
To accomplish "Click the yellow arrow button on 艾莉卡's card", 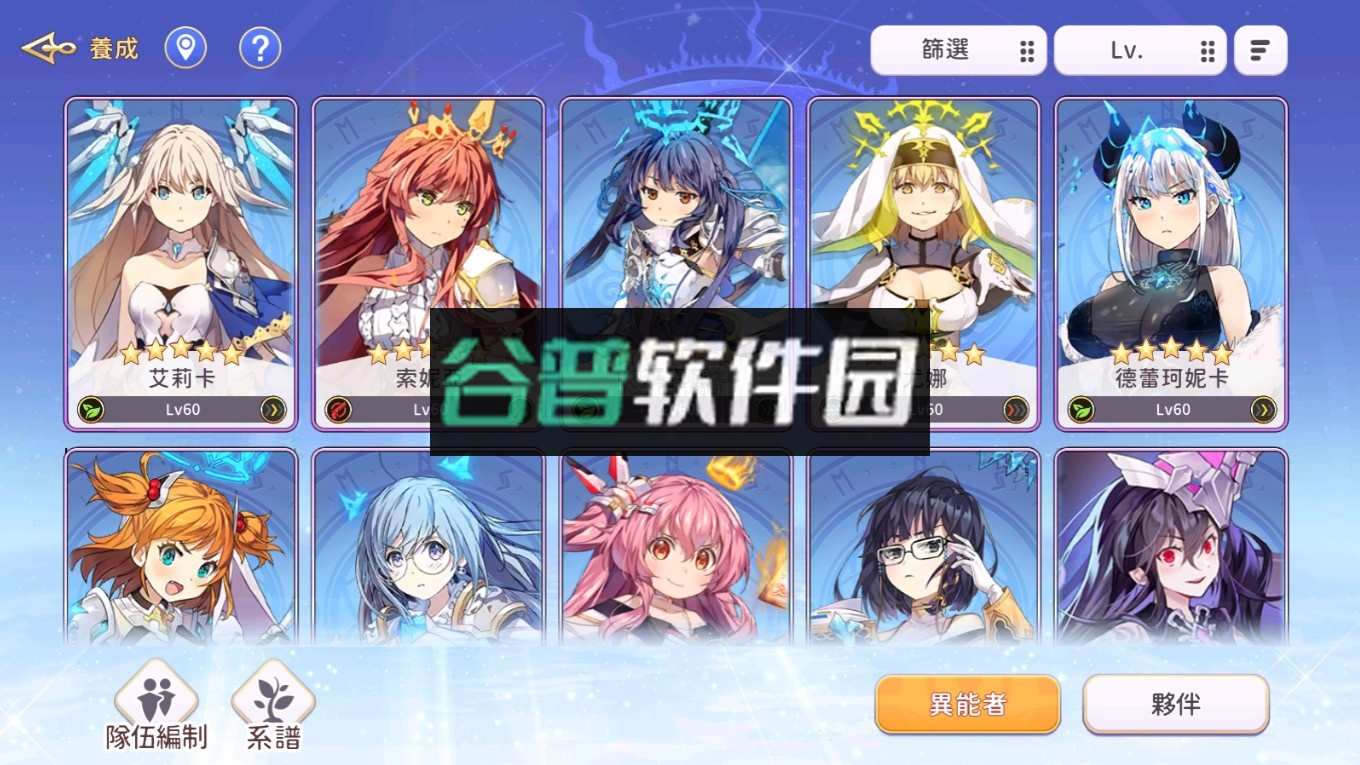I will click(272, 408).
